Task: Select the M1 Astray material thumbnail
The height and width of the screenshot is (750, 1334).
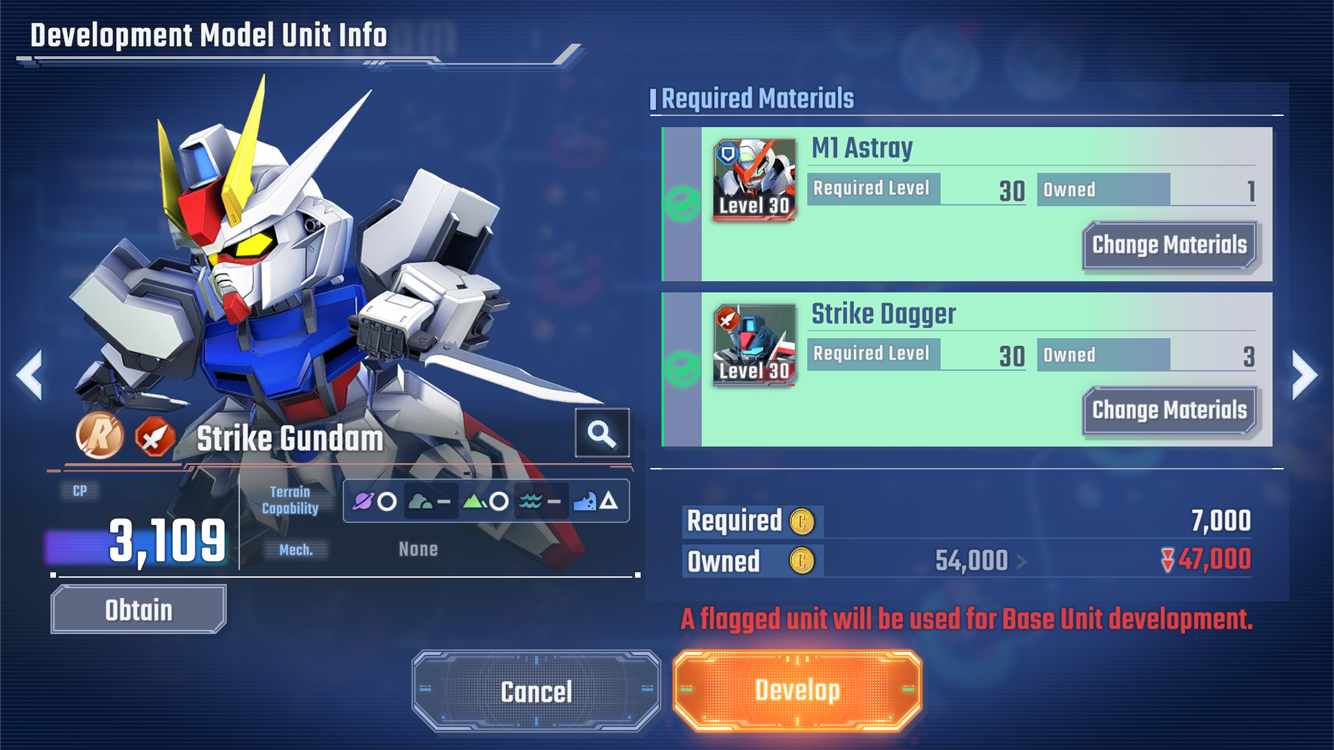Action: [x=755, y=180]
